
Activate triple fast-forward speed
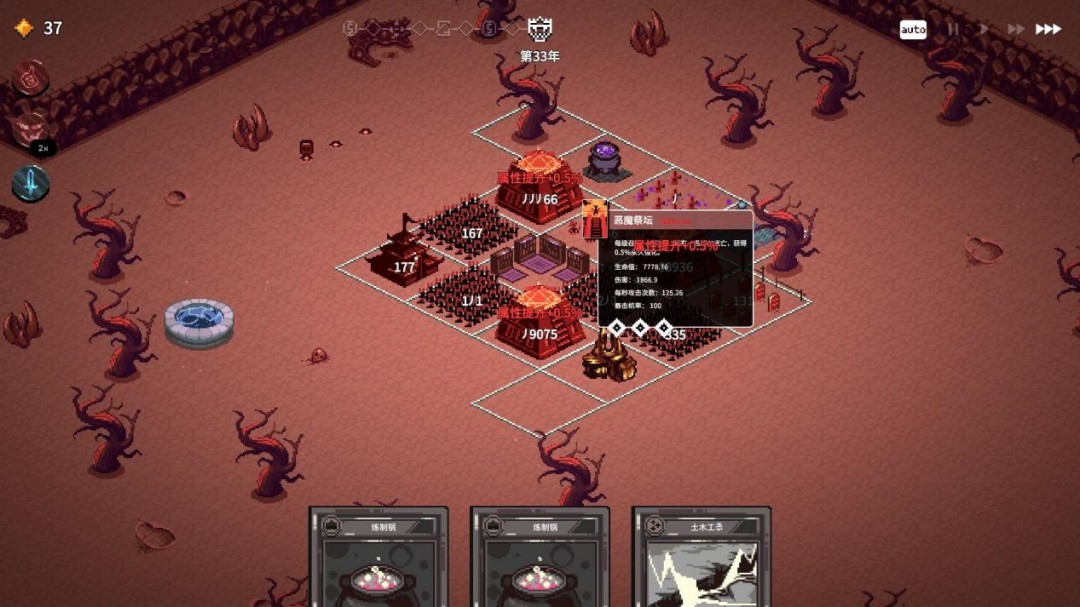click(1048, 29)
